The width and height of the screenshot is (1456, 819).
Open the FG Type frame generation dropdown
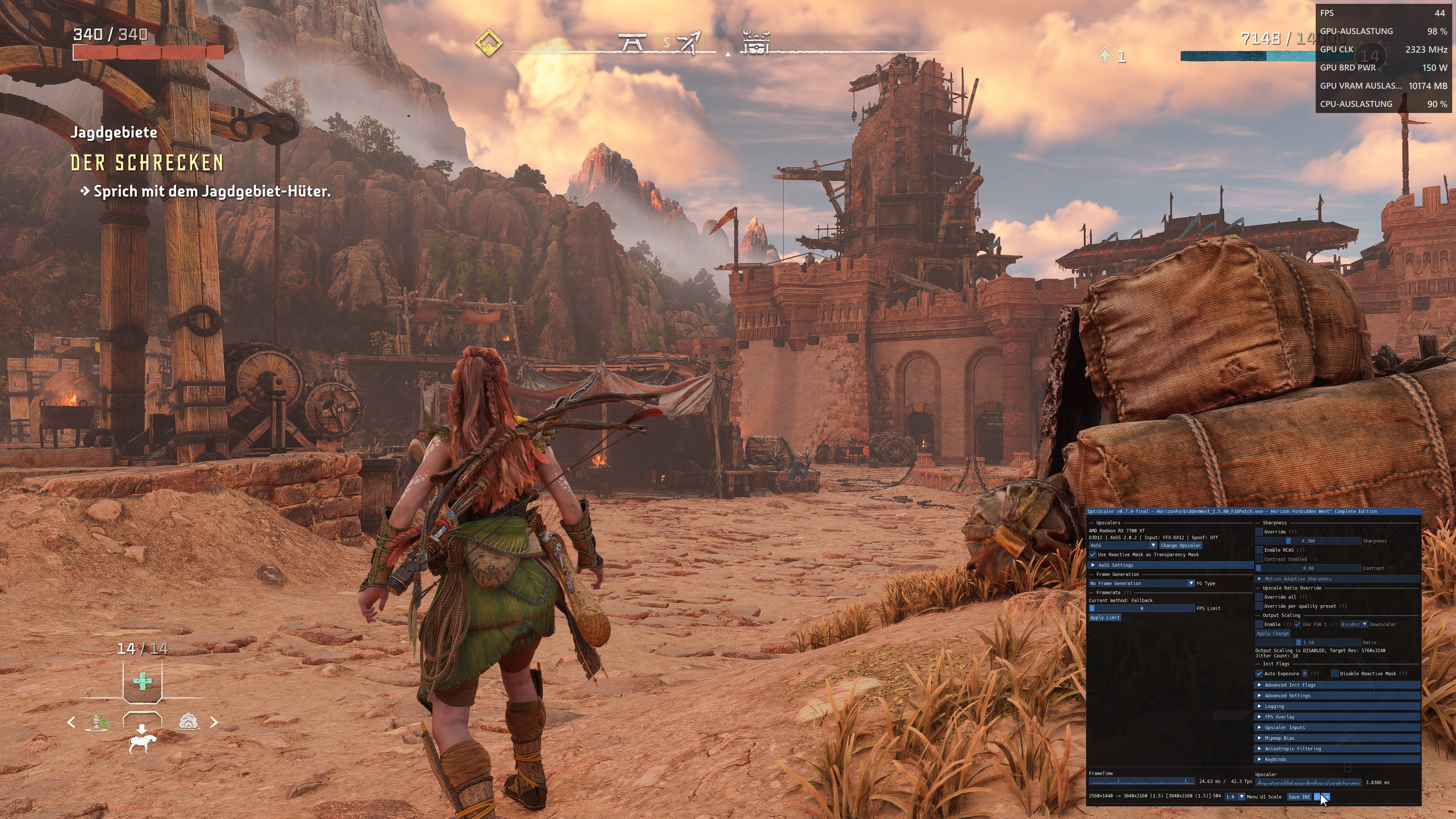1142,583
